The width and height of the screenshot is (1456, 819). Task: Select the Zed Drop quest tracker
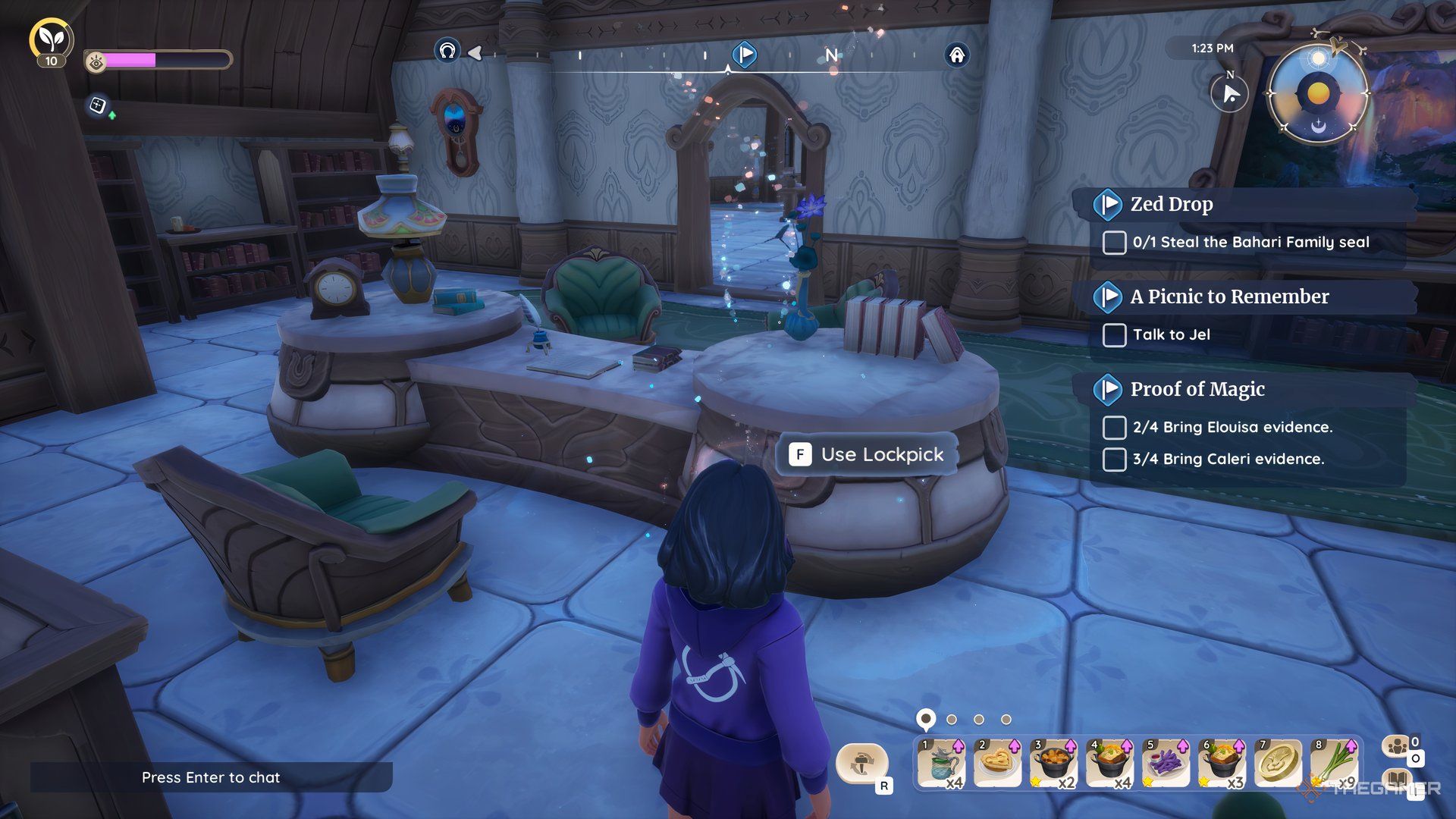point(1172,204)
